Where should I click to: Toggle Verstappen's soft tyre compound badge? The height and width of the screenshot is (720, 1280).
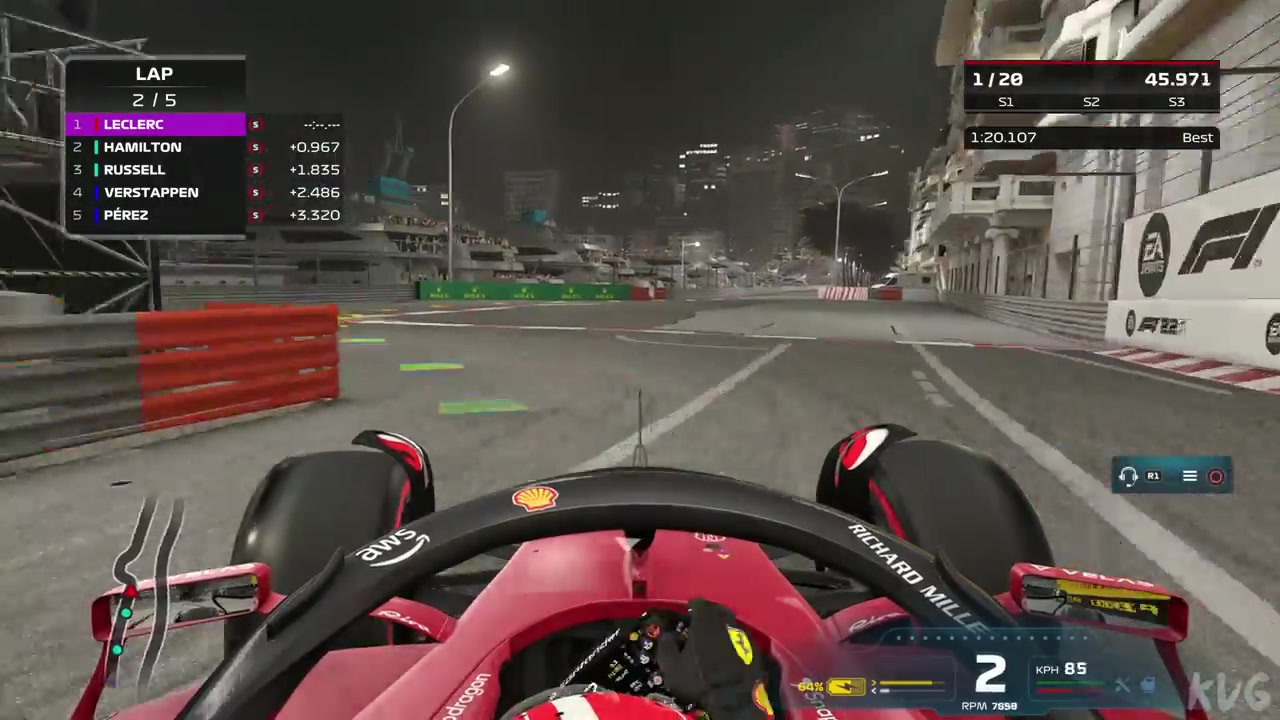tap(255, 192)
